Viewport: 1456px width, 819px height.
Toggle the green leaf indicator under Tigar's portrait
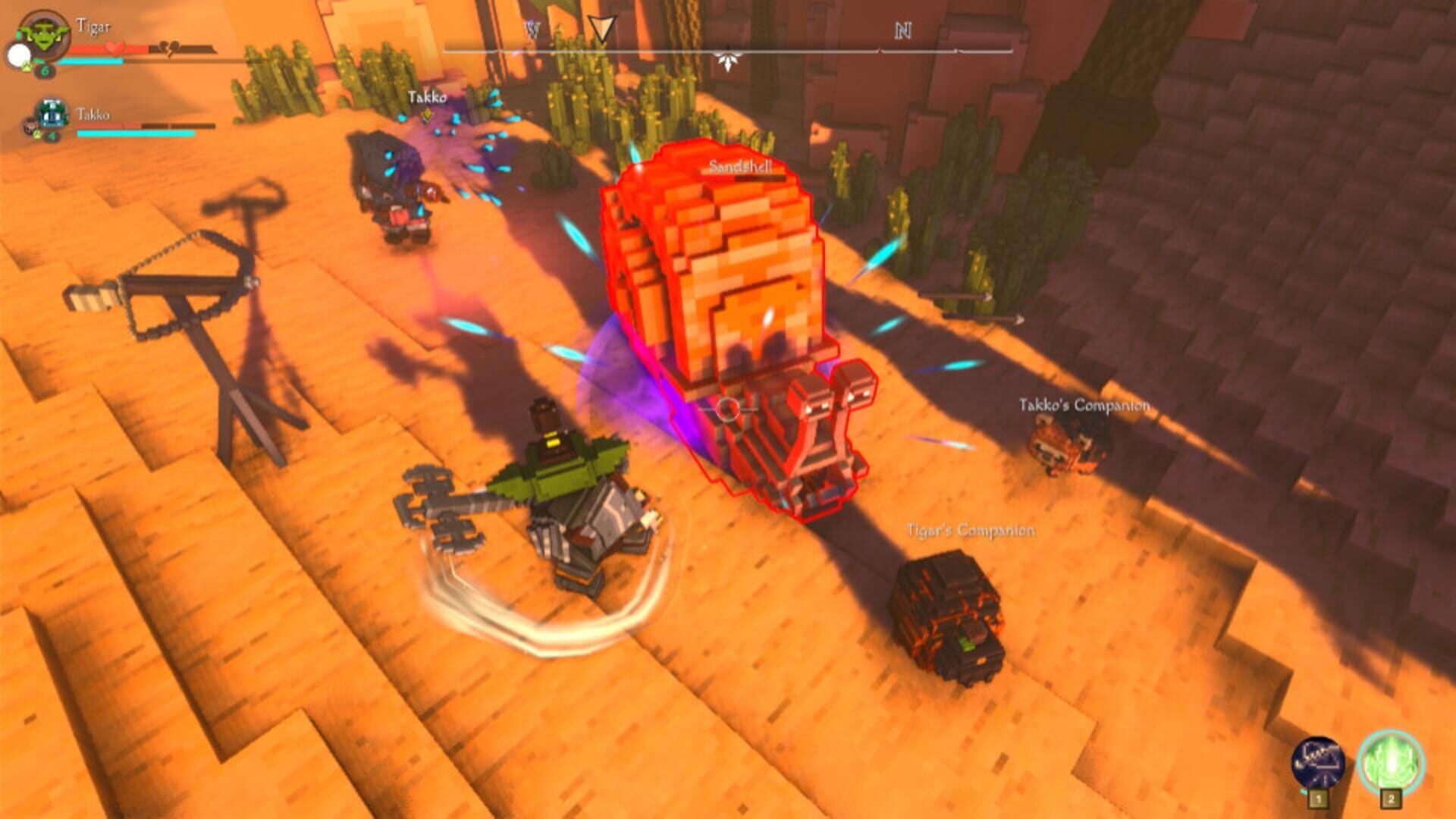click(25, 67)
